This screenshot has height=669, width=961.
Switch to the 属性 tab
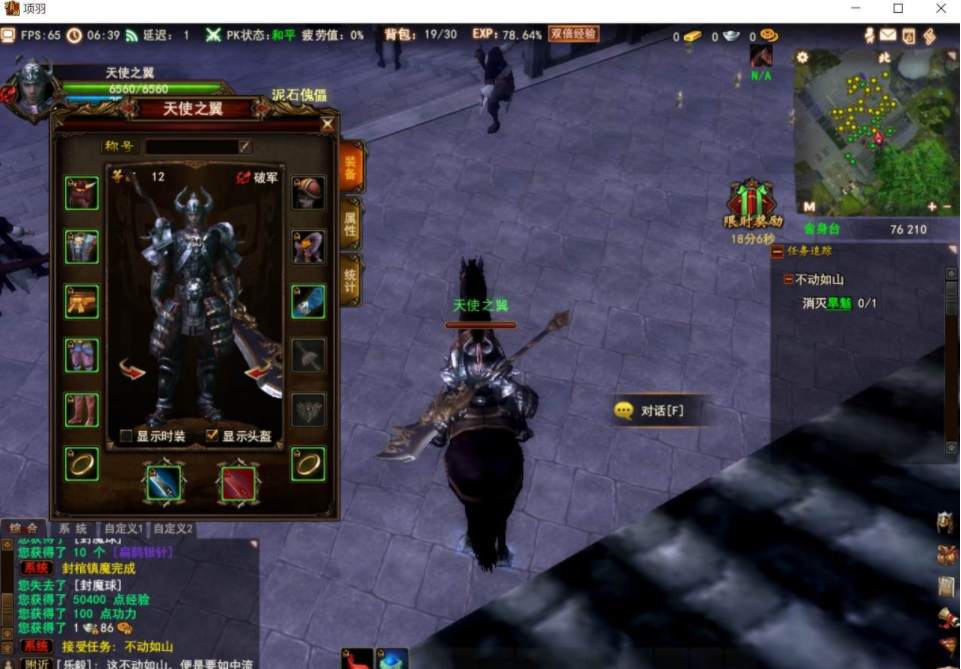click(x=351, y=224)
